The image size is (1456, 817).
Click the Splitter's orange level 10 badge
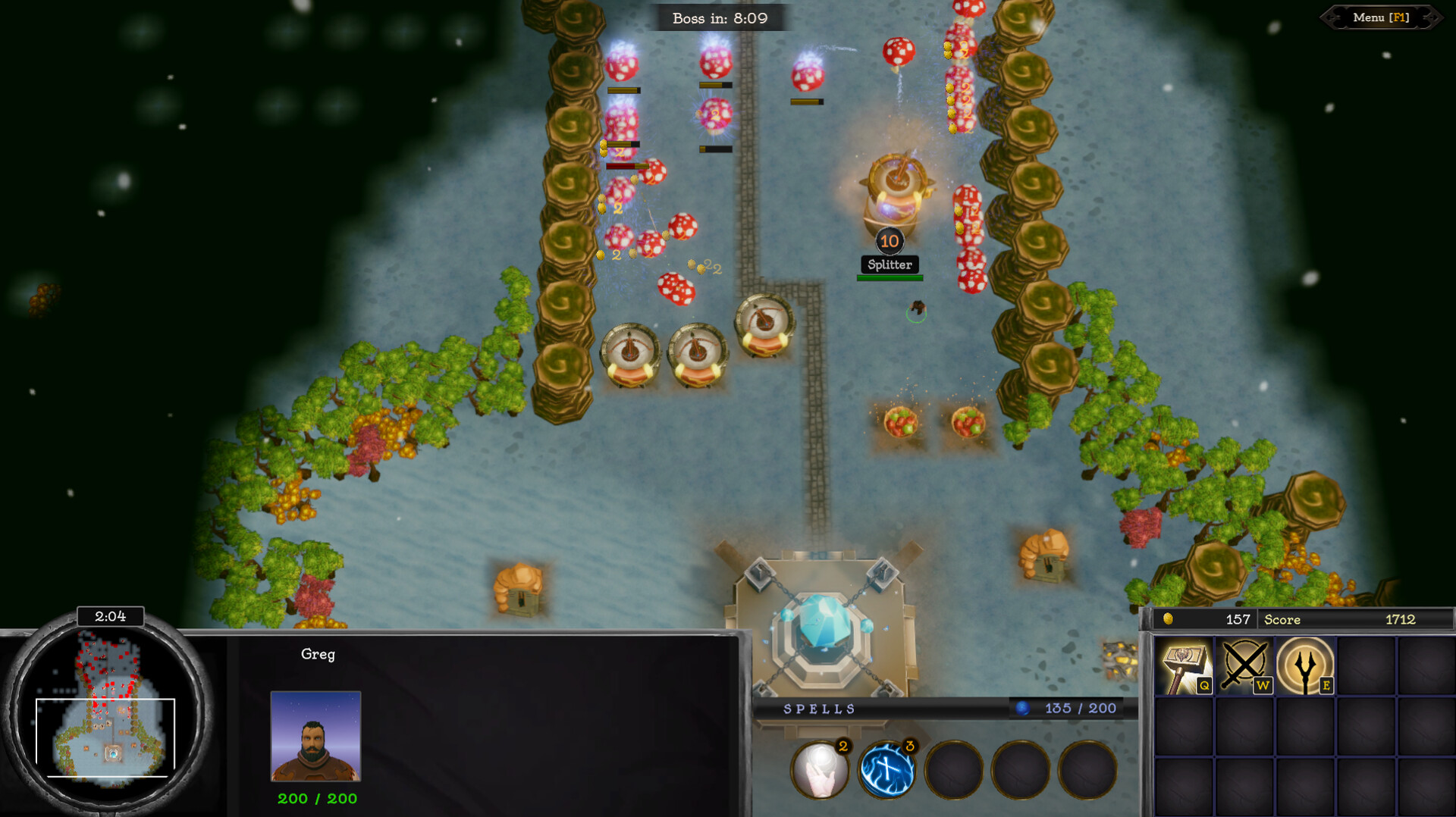pos(889,242)
